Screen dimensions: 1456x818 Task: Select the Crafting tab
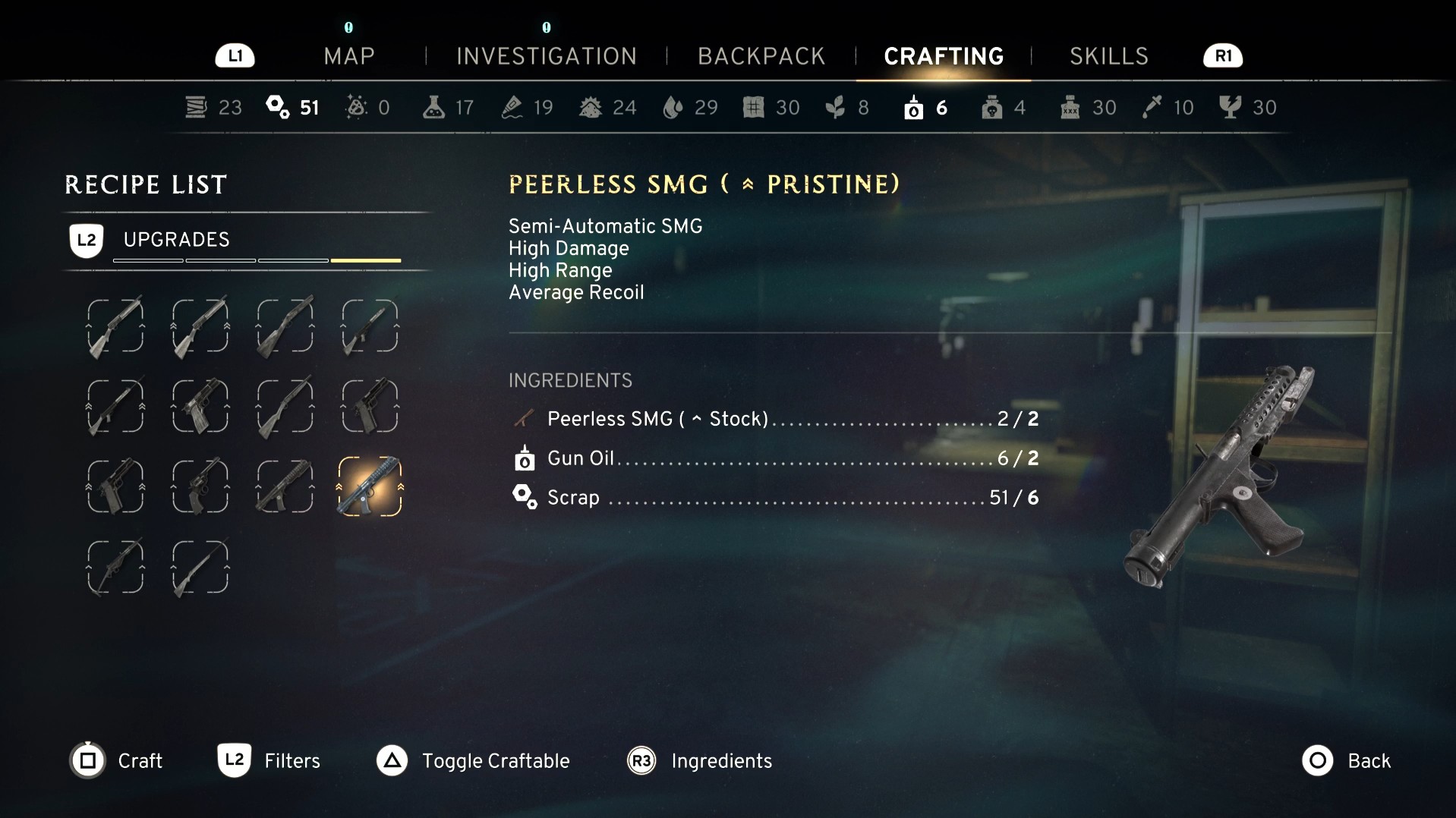click(x=944, y=56)
